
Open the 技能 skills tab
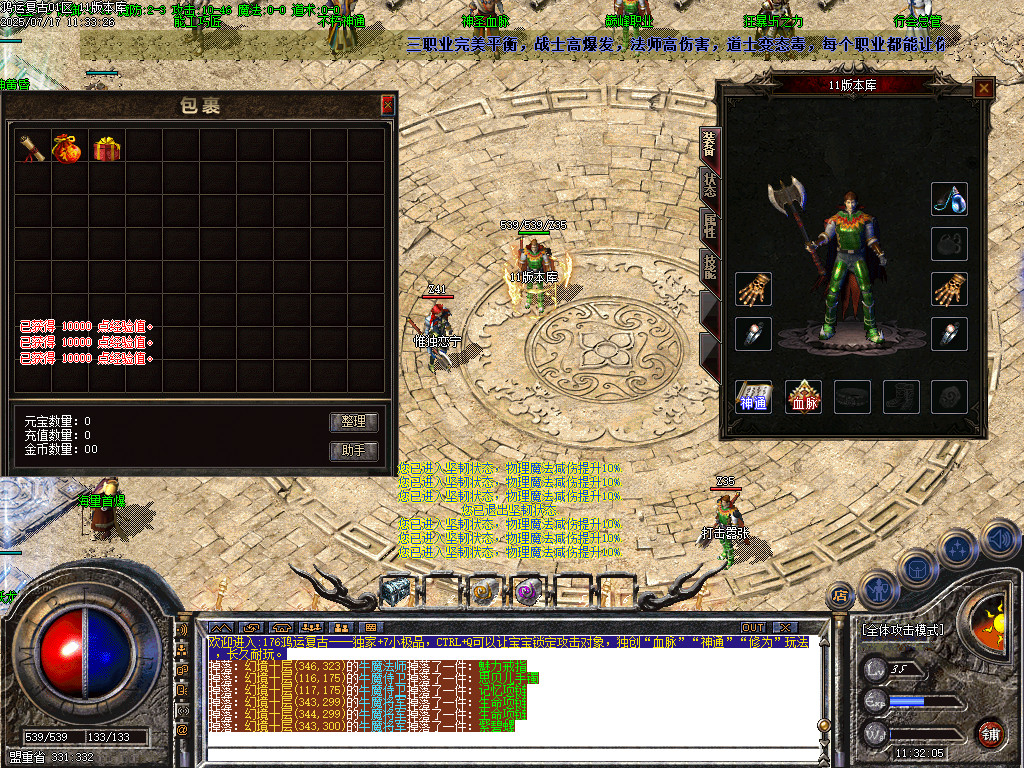coord(709,265)
